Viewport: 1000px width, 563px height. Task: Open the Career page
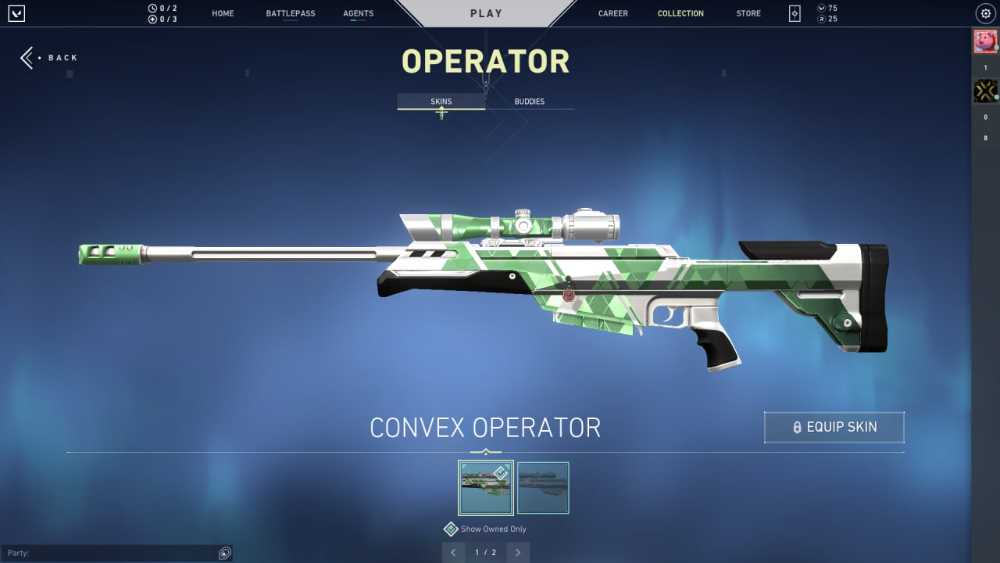(x=613, y=14)
